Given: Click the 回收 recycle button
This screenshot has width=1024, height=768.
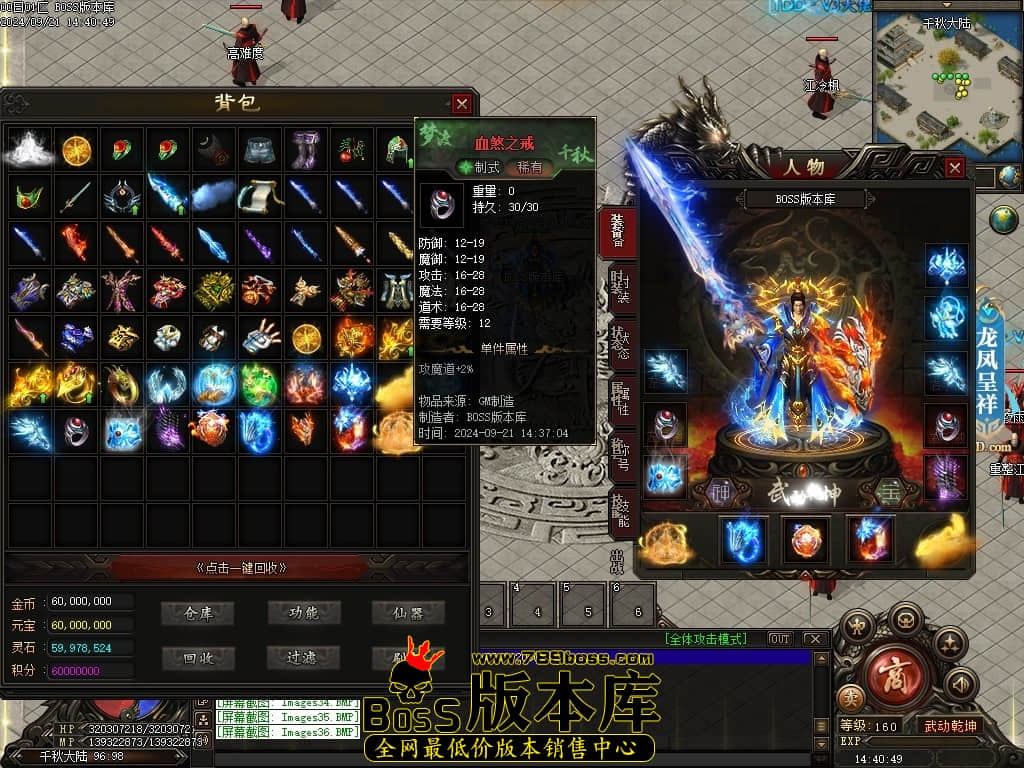Looking at the screenshot, I should (198, 657).
